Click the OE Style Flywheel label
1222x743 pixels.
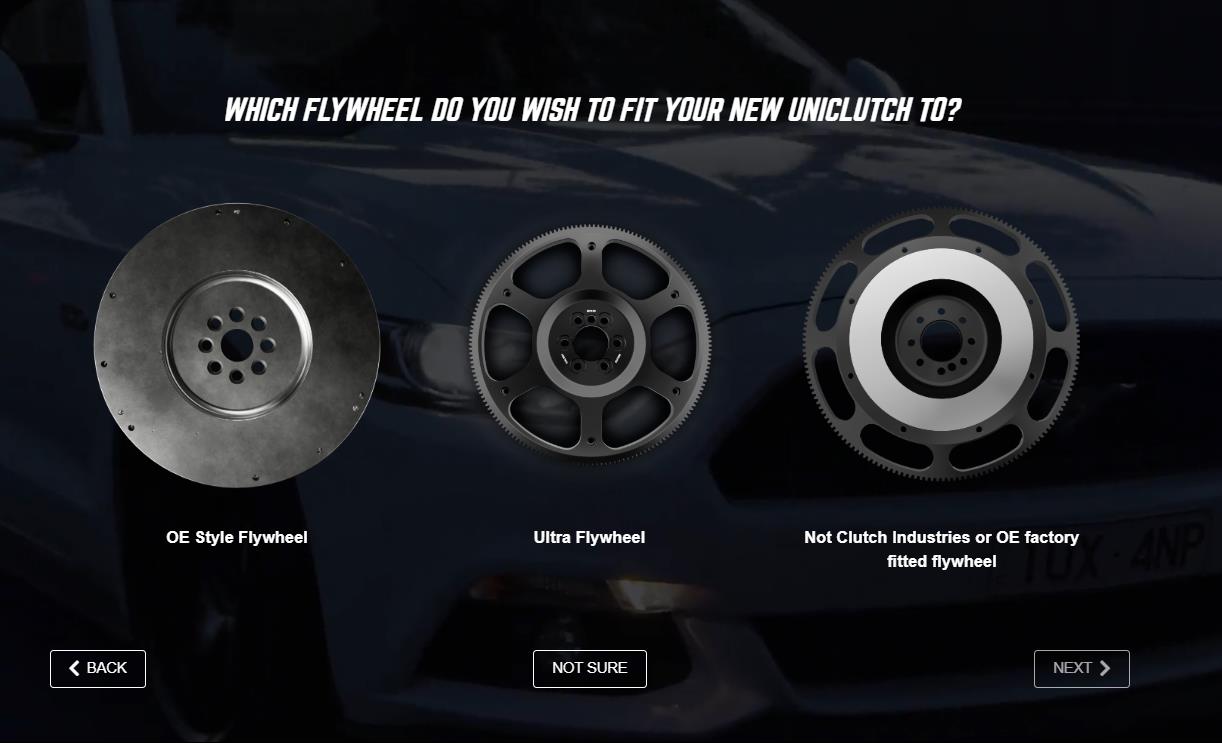237,538
